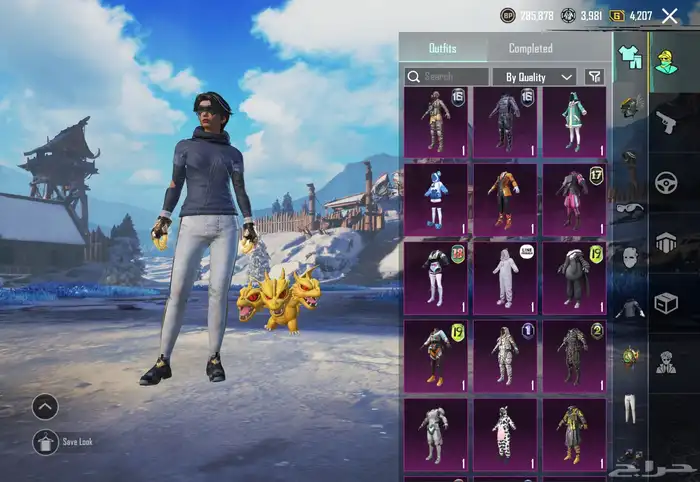Select the white pants equipment slot

click(x=630, y=407)
